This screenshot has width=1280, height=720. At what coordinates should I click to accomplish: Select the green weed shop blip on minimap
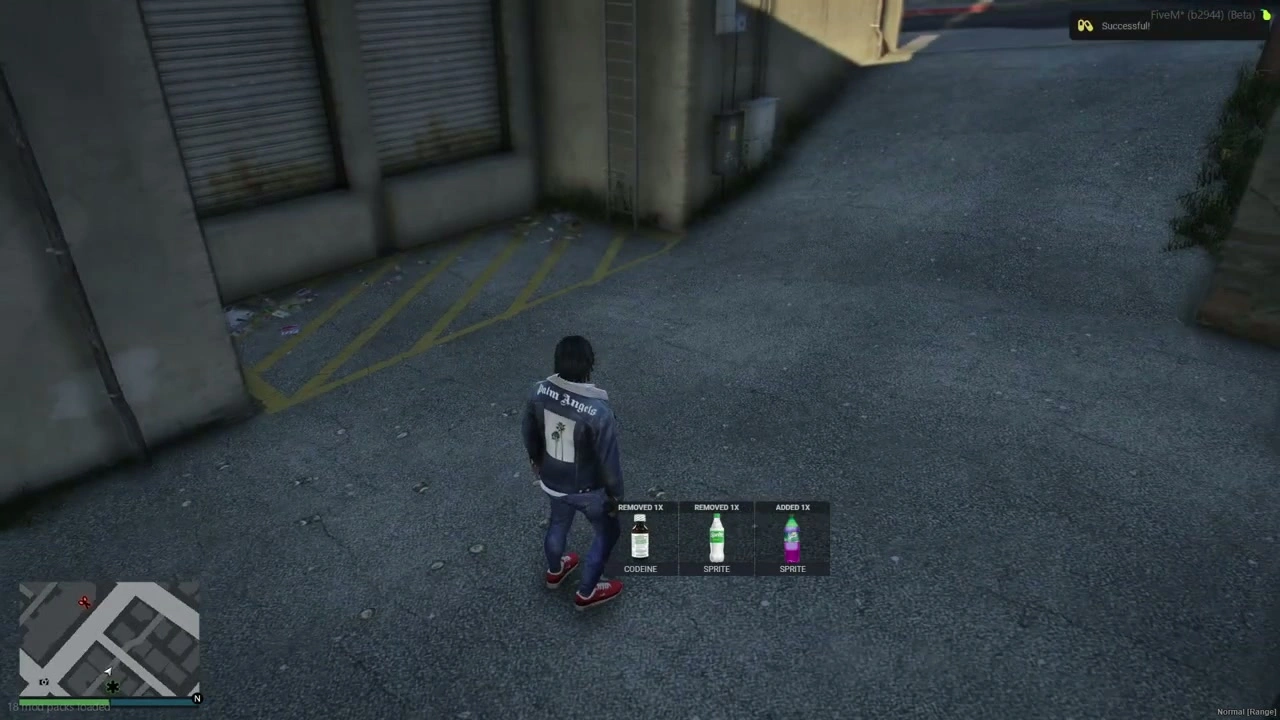[x=112, y=687]
